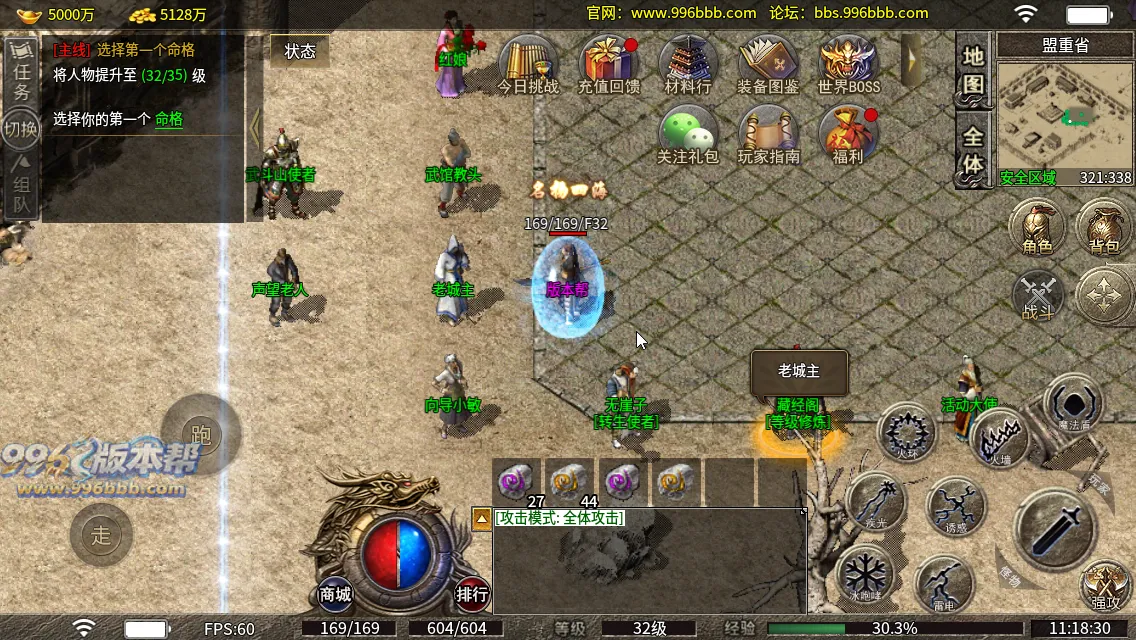Open the 装备图鉴 equipment codex
The width and height of the screenshot is (1136, 640).
point(768,64)
